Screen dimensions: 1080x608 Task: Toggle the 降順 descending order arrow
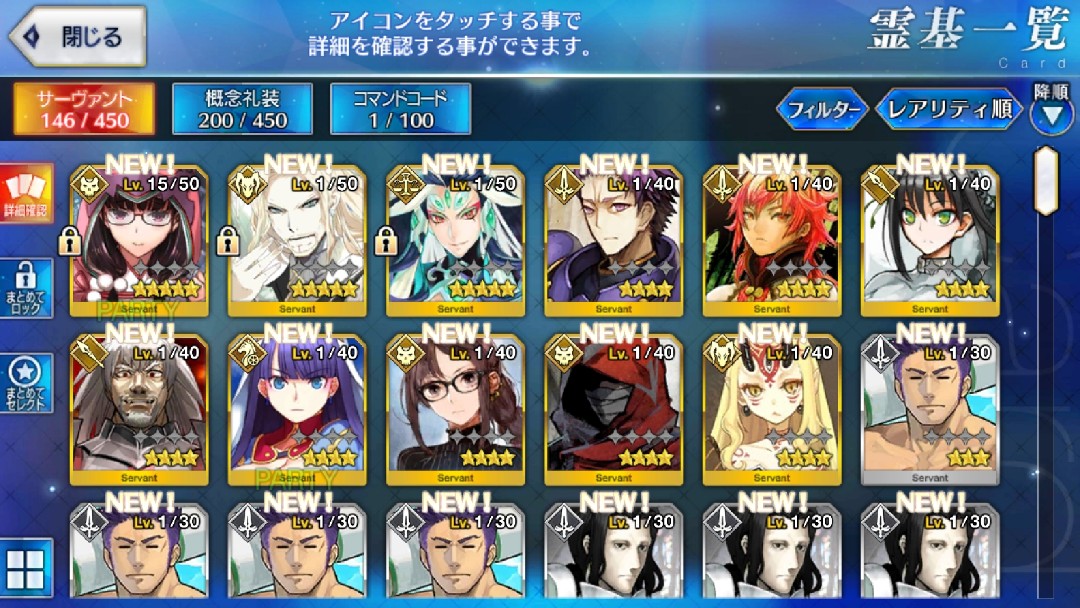pos(1052,113)
